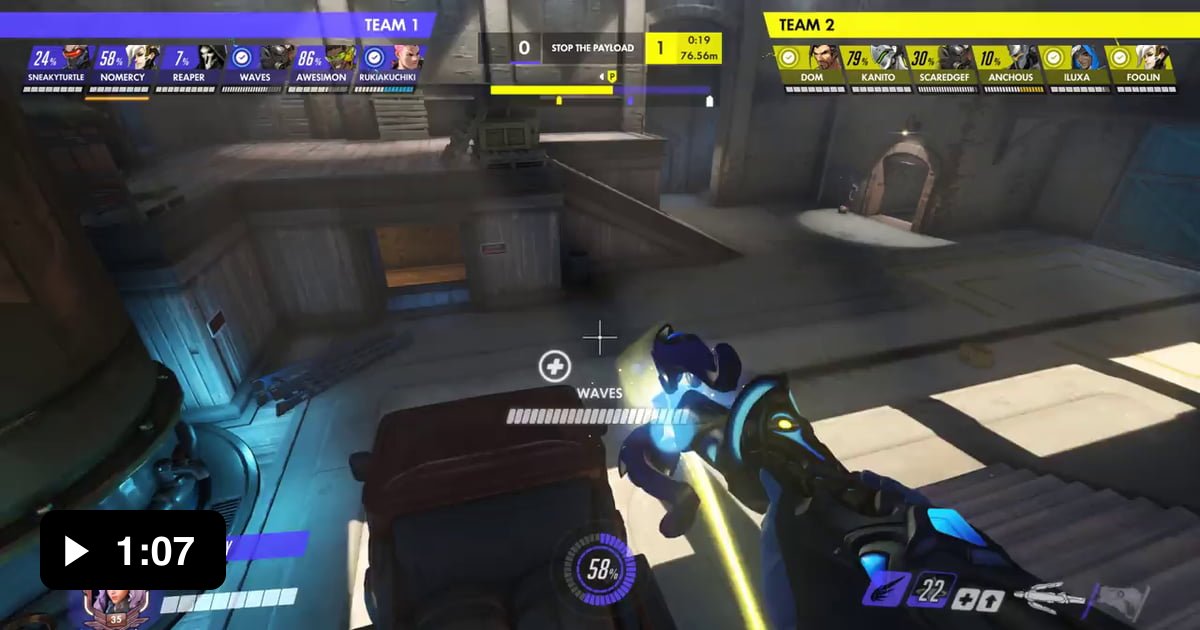Select NoMercy's Mercy portrait in Team 1
This screenshot has width=1200, height=630.
tap(142, 58)
